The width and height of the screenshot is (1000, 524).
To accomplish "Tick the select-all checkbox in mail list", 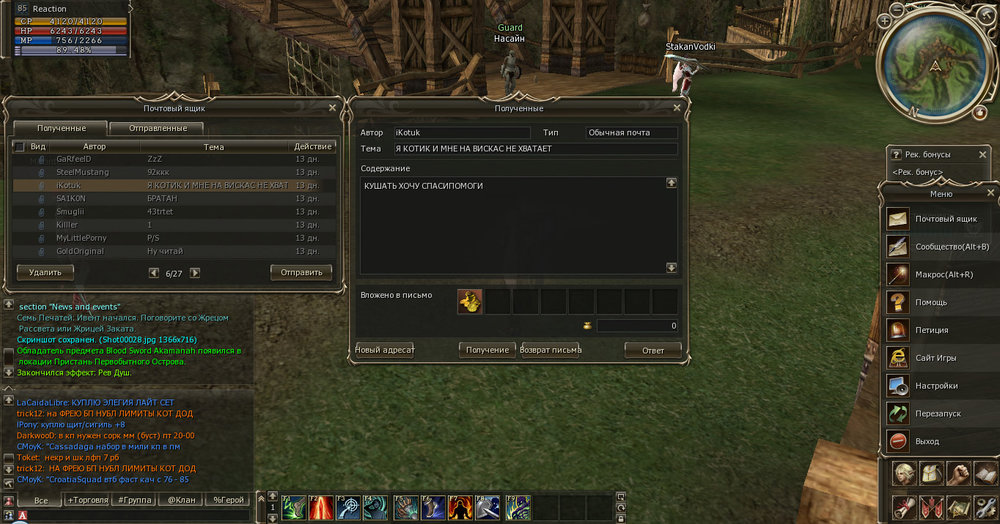I will coord(18,147).
